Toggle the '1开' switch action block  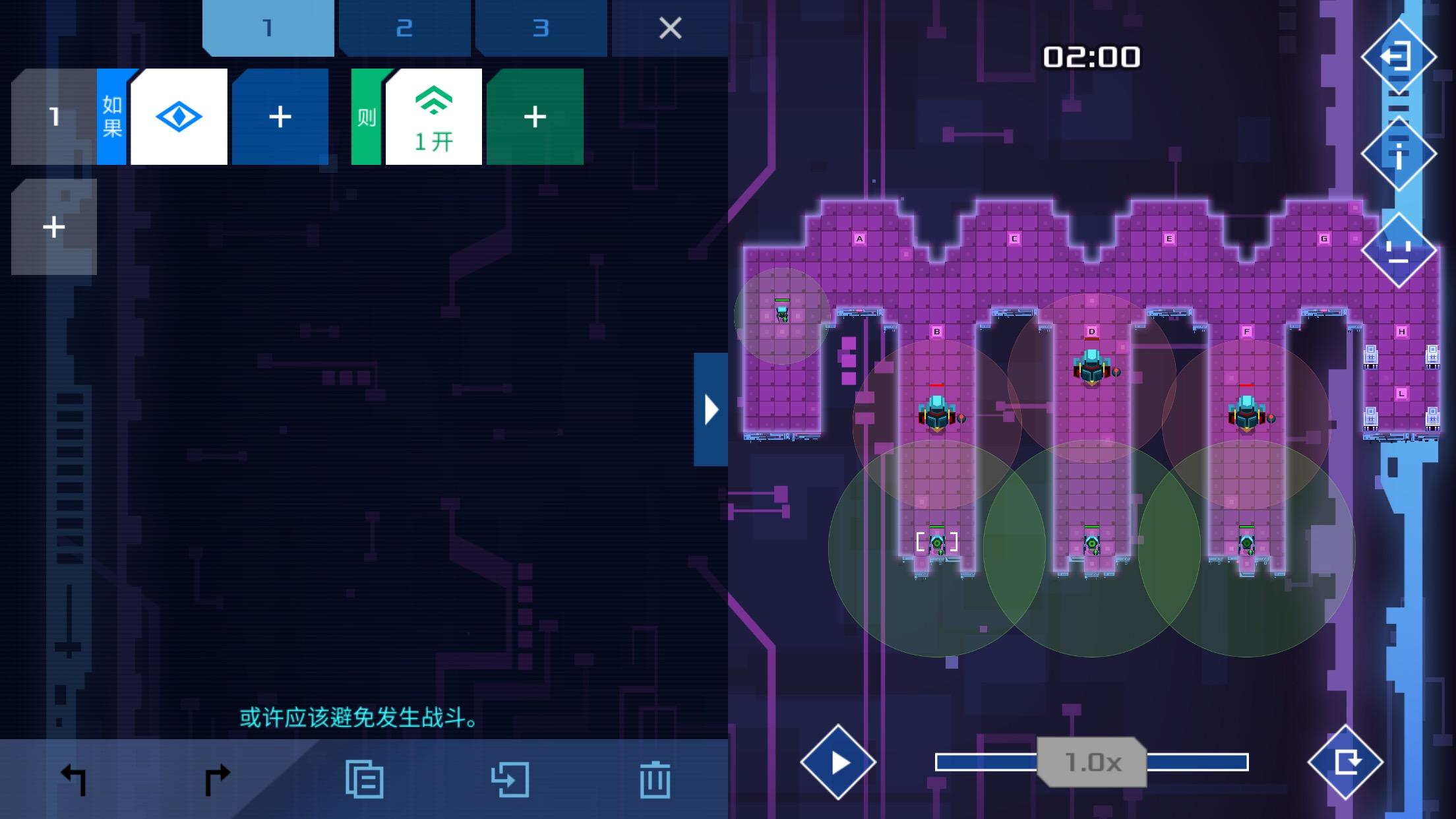(432, 116)
